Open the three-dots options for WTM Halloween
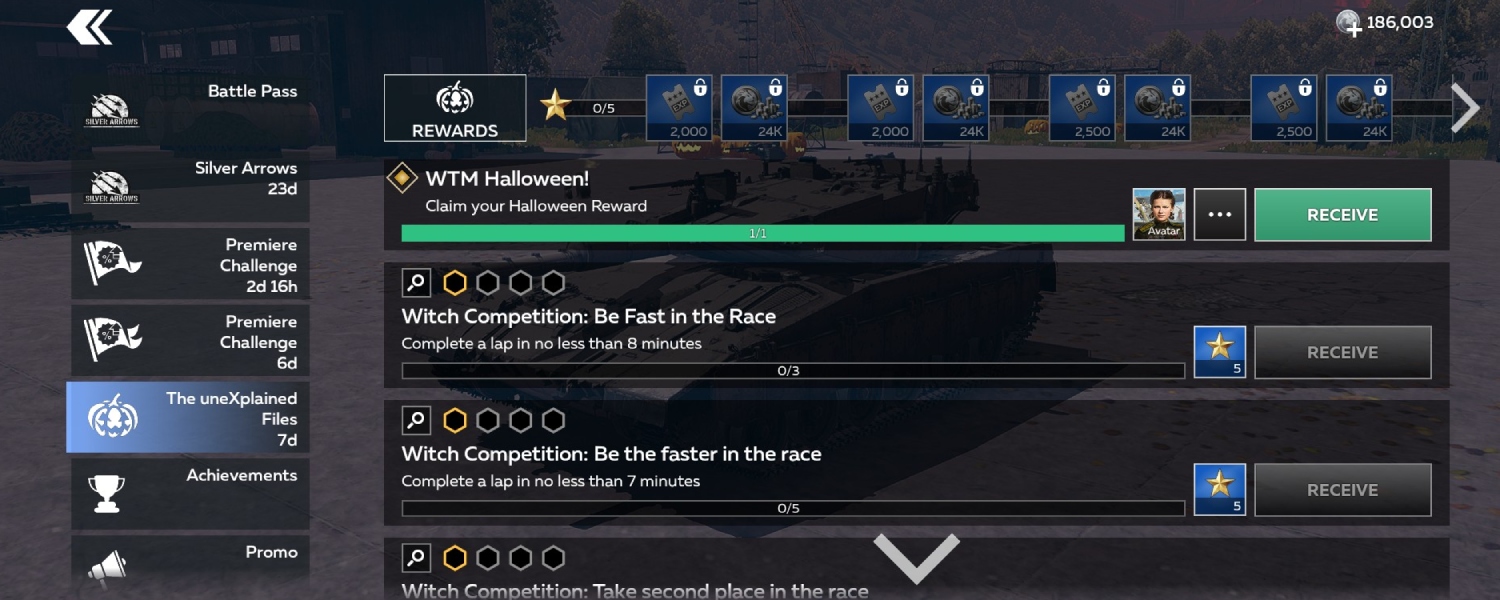This screenshot has height=600, width=1500. point(1219,215)
